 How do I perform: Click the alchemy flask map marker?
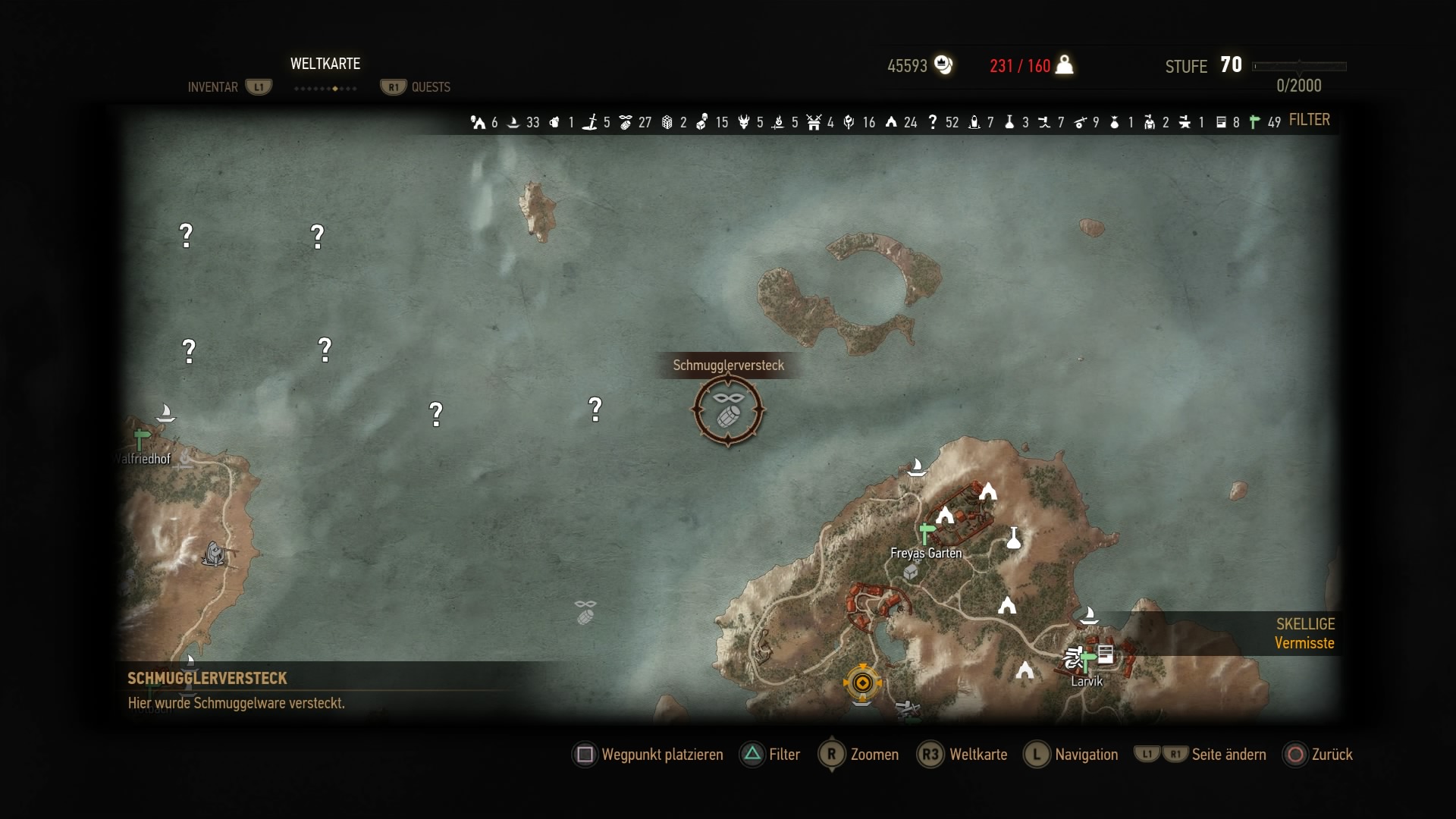point(1014,538)
